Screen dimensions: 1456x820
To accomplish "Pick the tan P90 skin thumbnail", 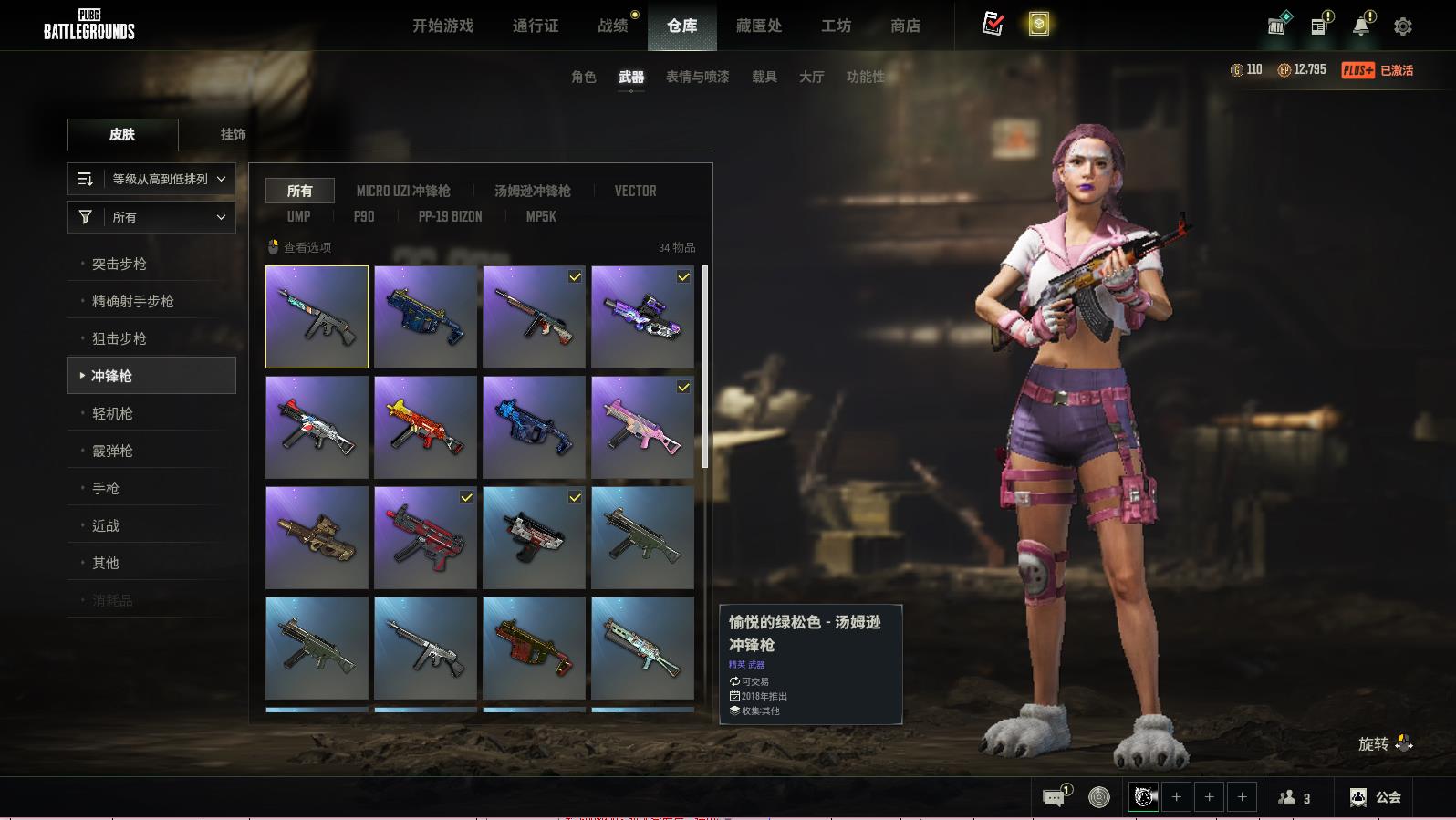I will (x=317, y=537).
